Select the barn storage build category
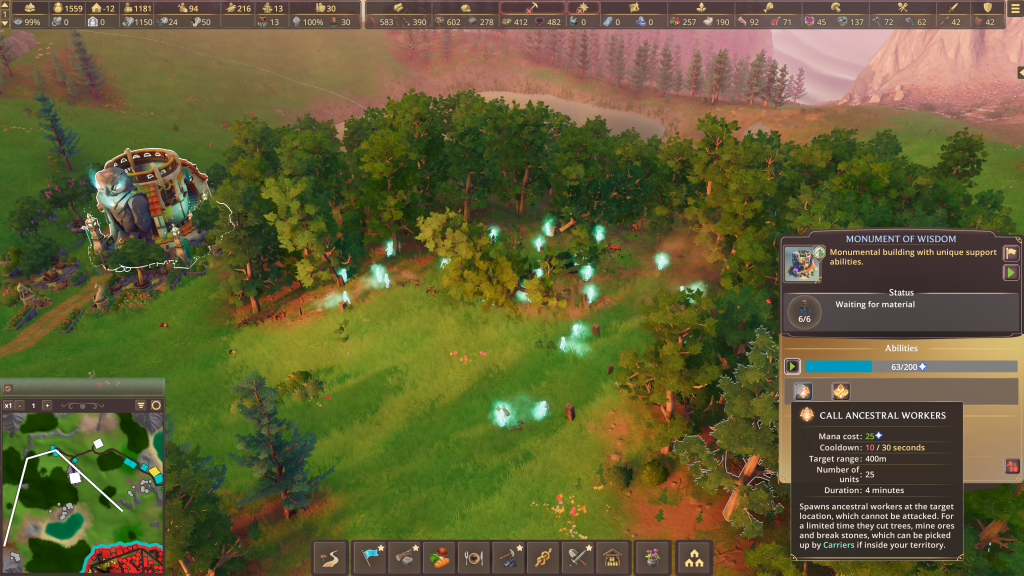The image size is (1024, 576). (x=612, y=557)
